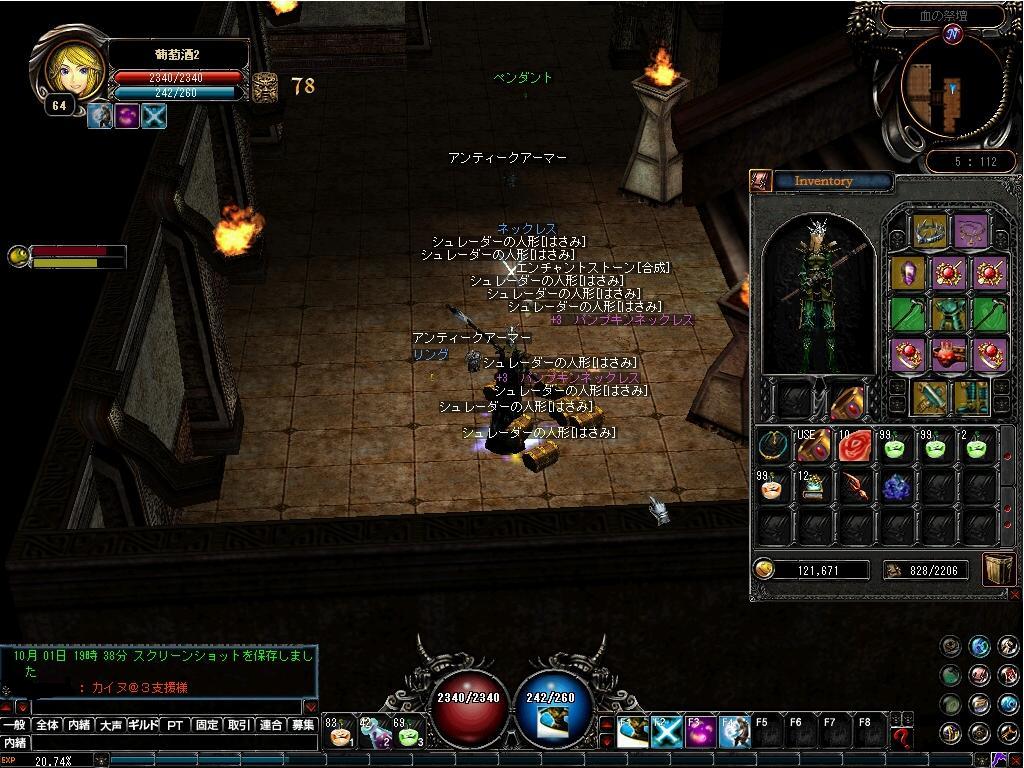This screenshot has height=768, width=1024.
Task: Select the 取引 chat channel
Action: (x=238, y=725)
